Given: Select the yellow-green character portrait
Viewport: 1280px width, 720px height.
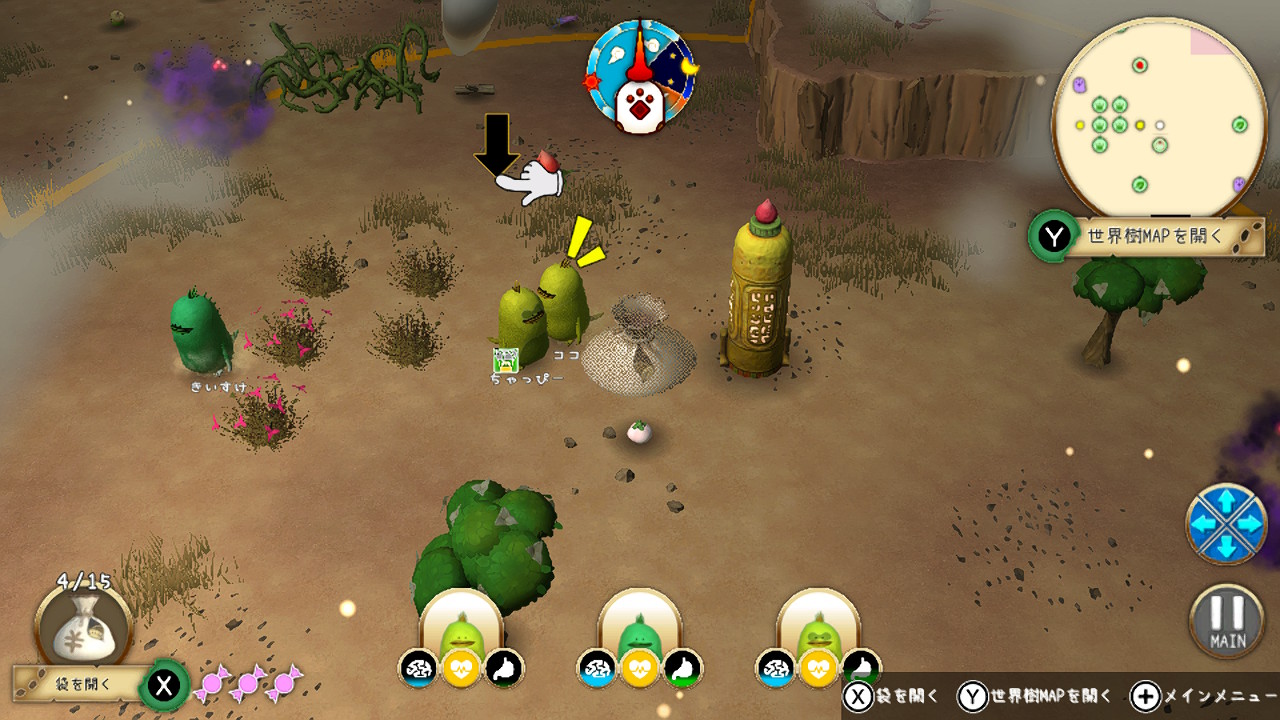Looking at the screenshot, I should click(461, 629).
